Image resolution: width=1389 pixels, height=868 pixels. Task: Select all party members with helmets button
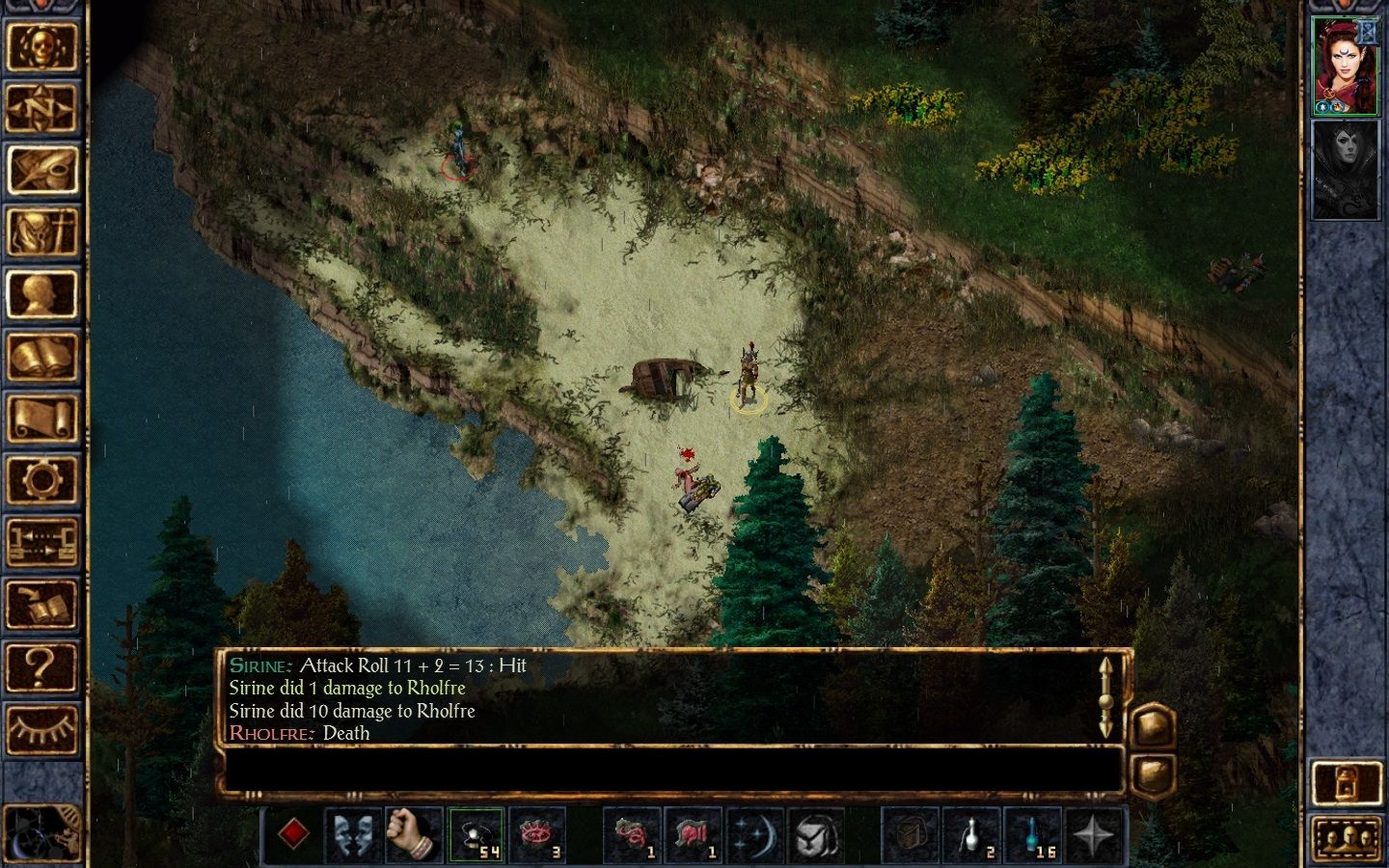pyautogui.click(x=1347, y=838)
